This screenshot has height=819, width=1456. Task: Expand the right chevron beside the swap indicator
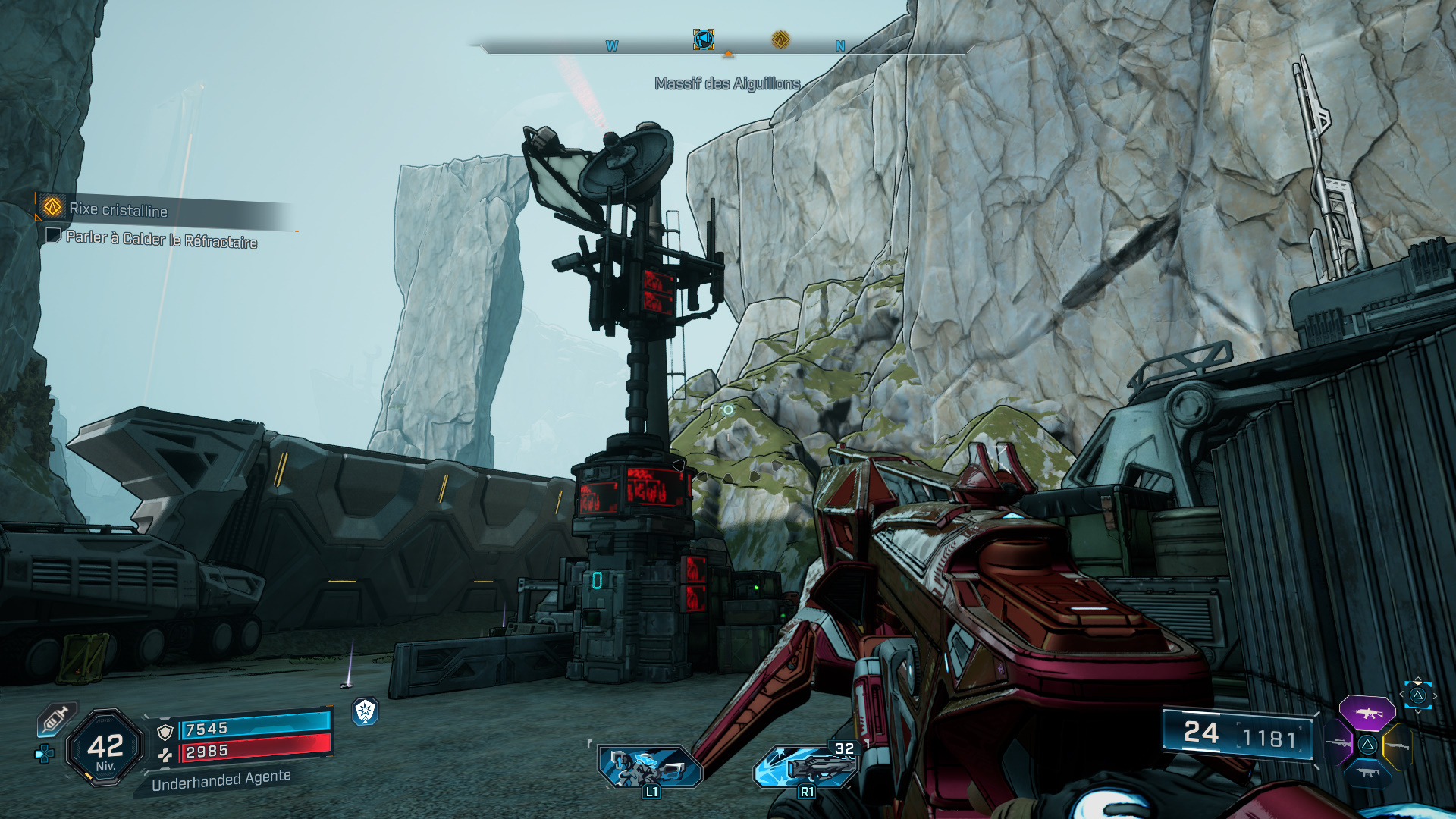click(x=1436, y=695)
